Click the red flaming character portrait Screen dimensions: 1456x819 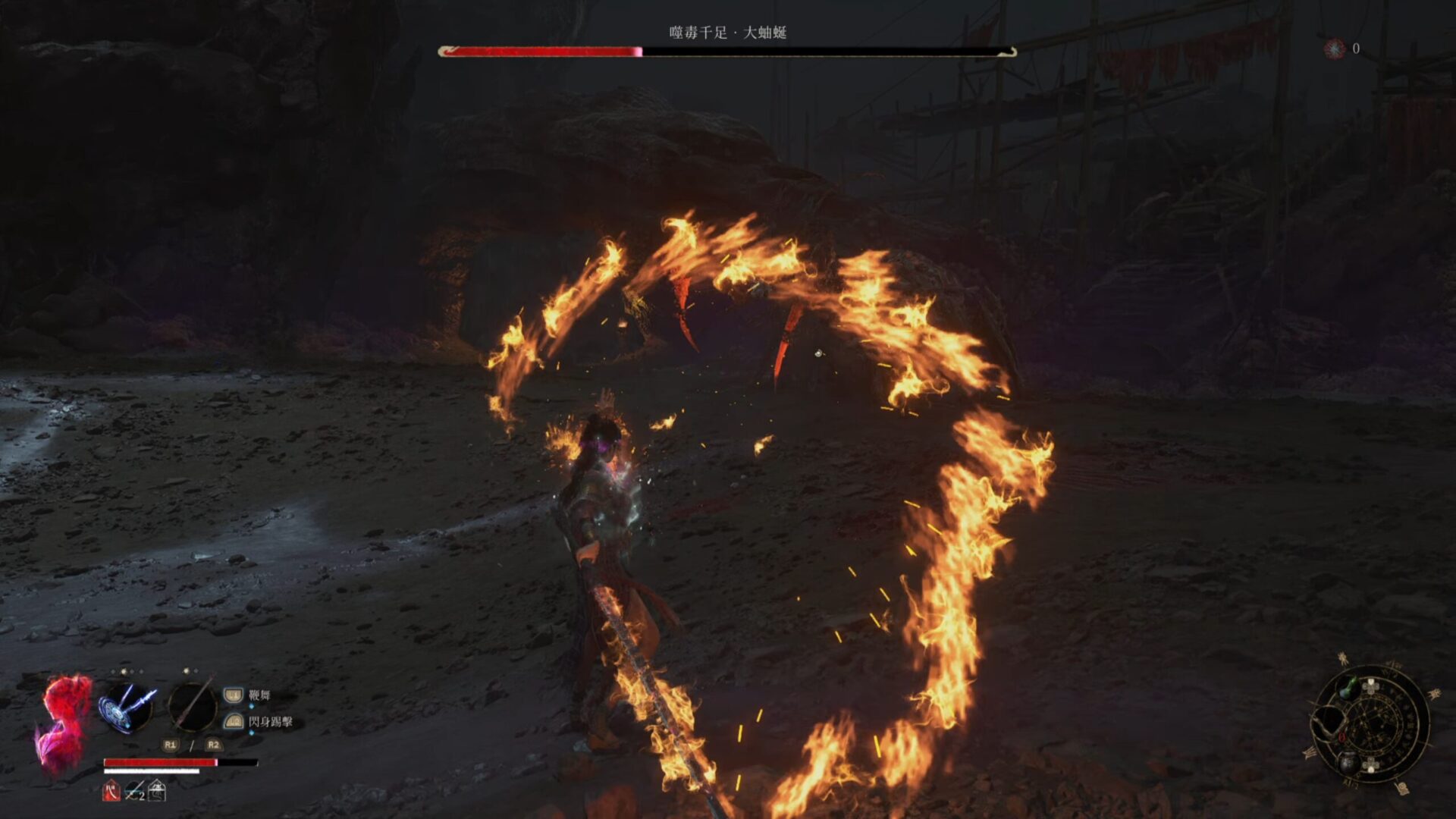pos(64,724)
